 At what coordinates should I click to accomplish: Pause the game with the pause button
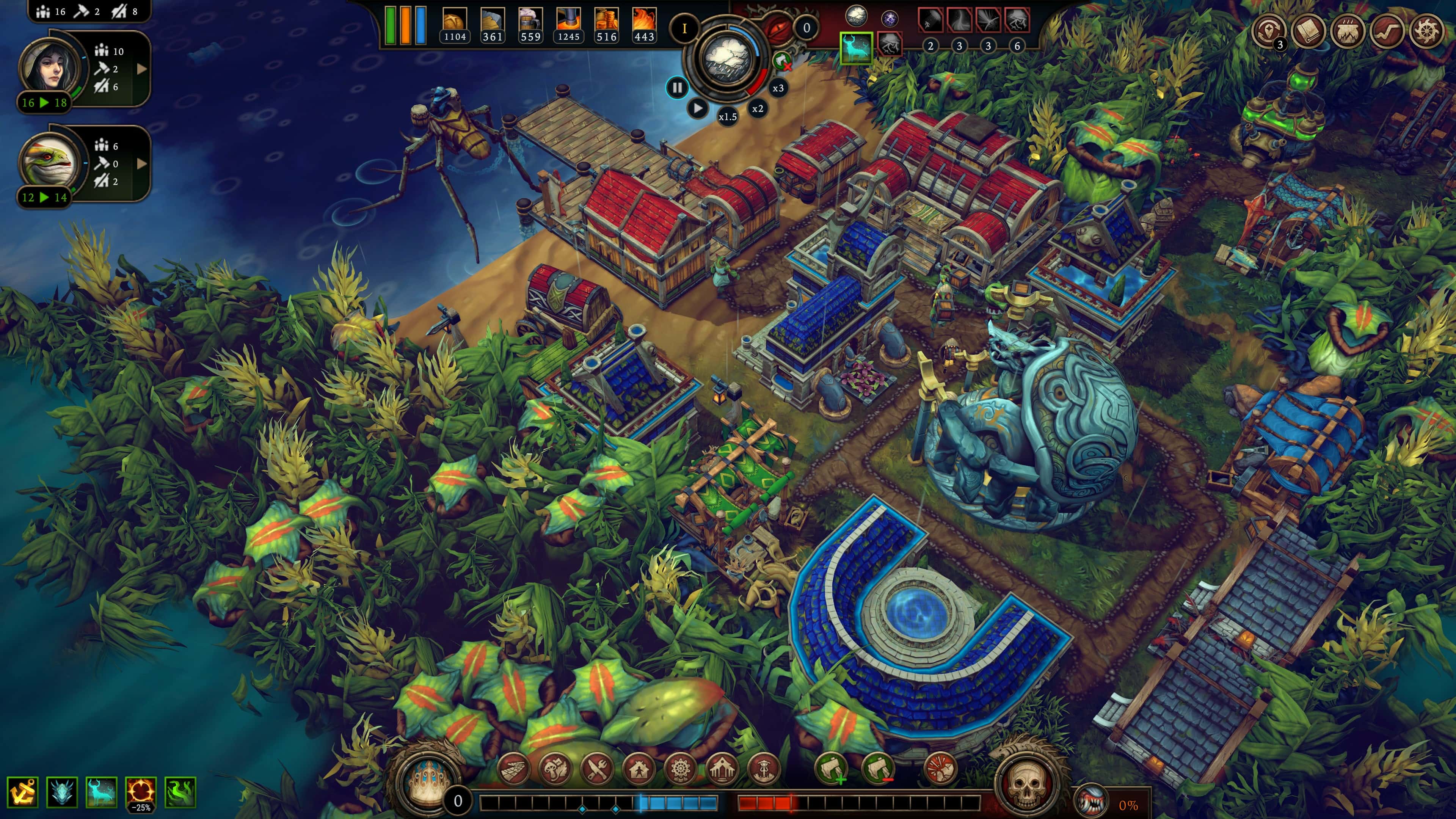click(677, 88)
